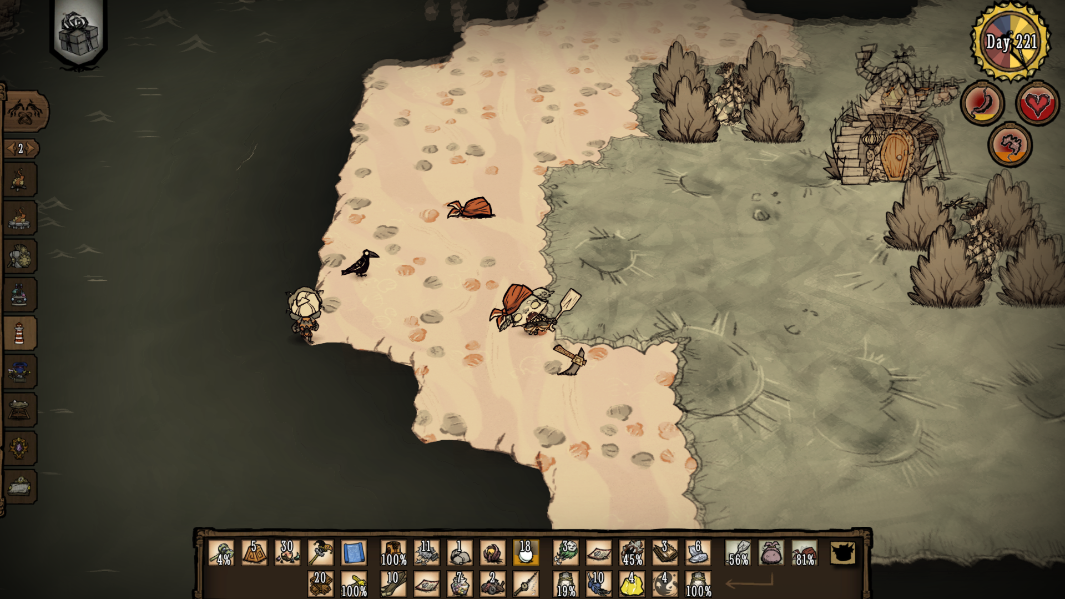Open the dark creature silhouette inventory button

click(843, 553)
